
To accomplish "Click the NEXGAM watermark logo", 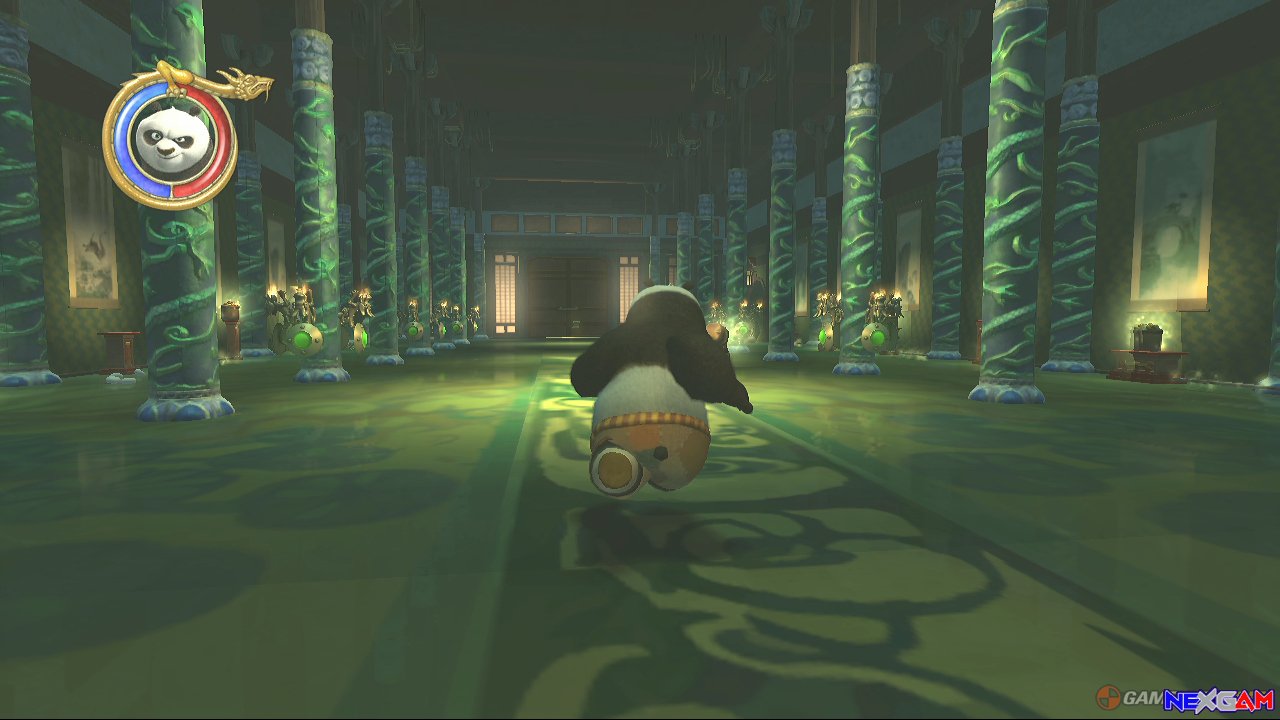I will [1218, 699].
